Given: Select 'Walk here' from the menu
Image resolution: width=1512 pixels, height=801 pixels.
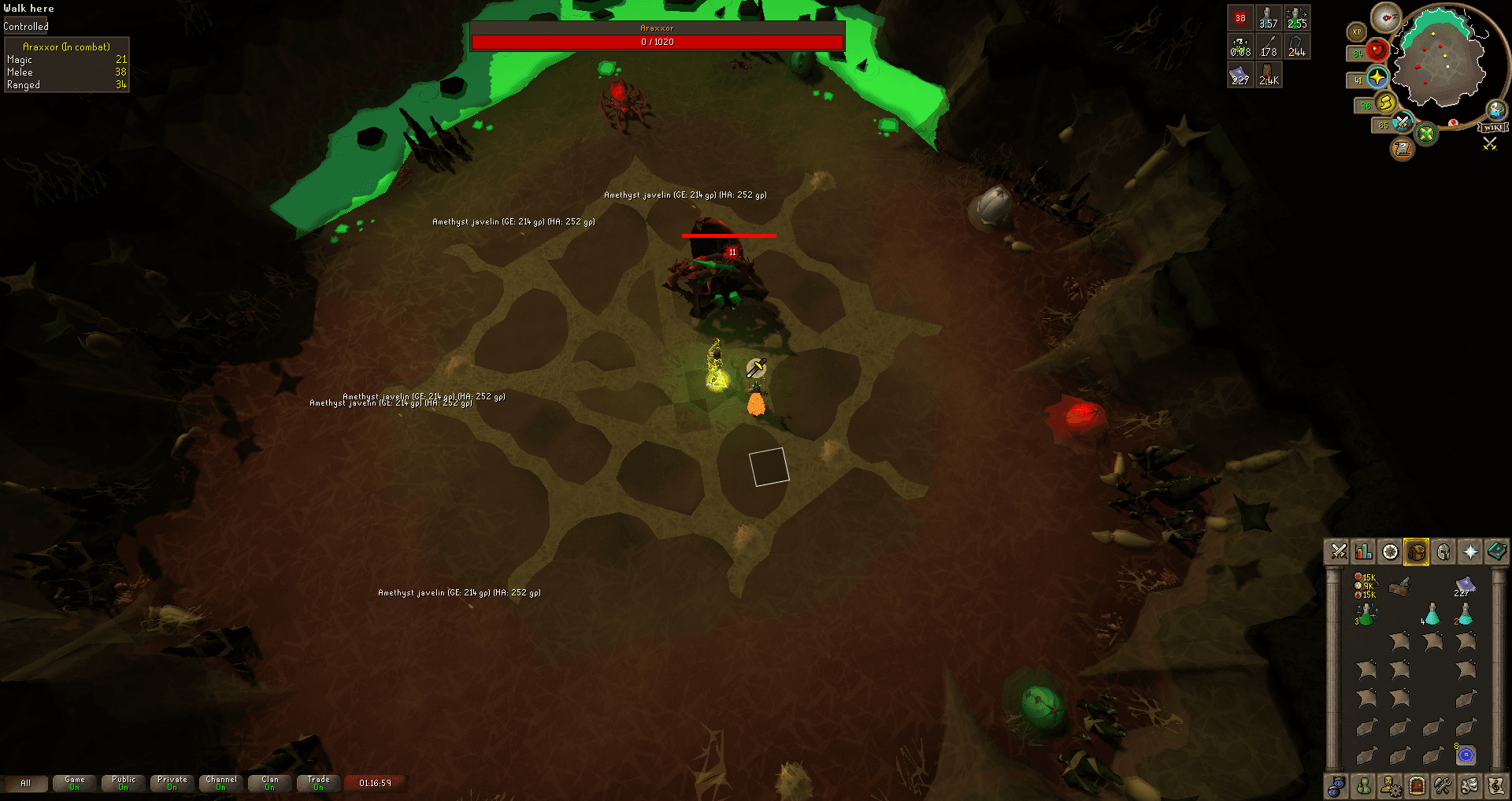Looking at the screenshot, I should [x=28, y=8].
